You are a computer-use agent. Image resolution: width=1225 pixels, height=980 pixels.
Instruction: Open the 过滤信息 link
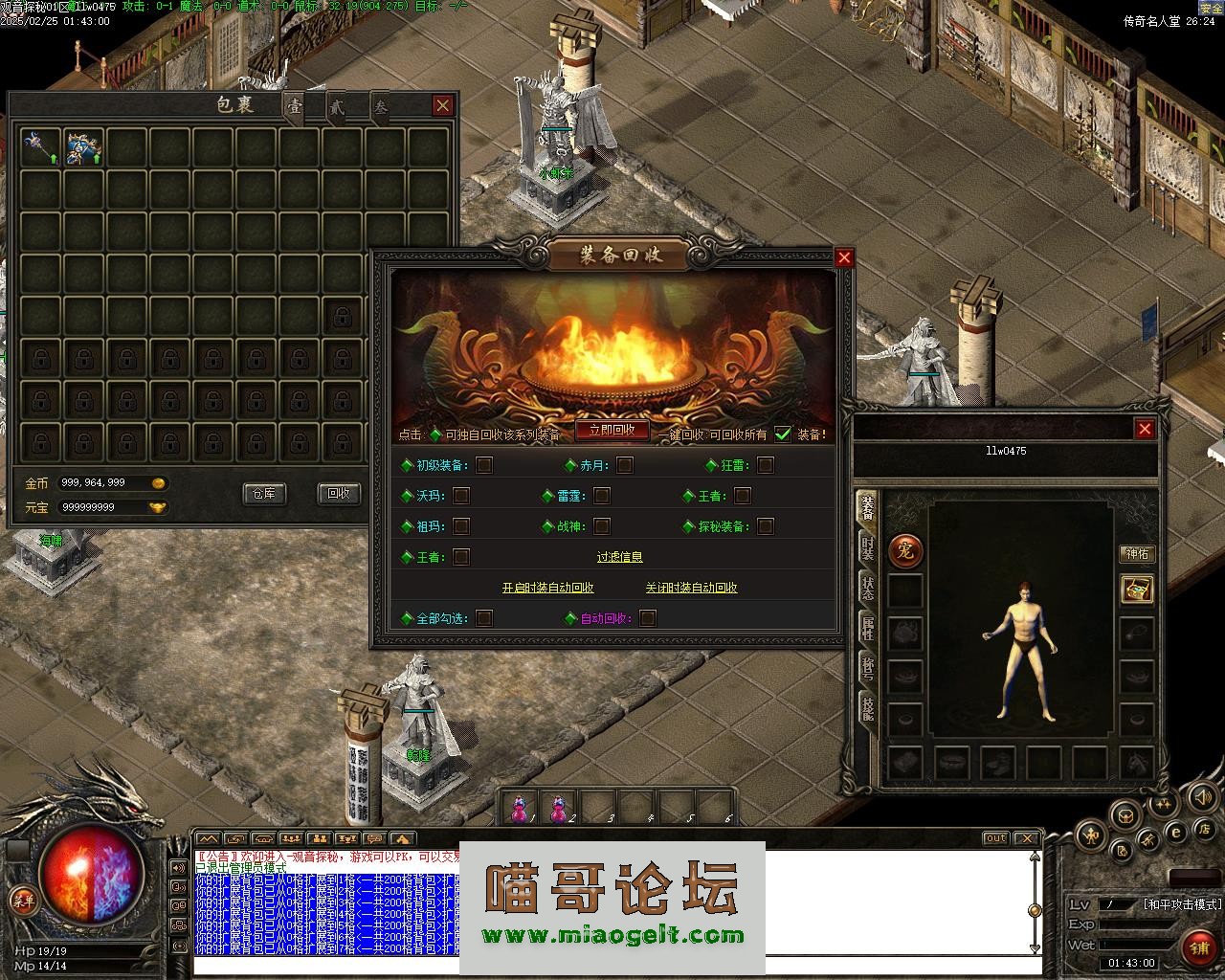point(619,557)
